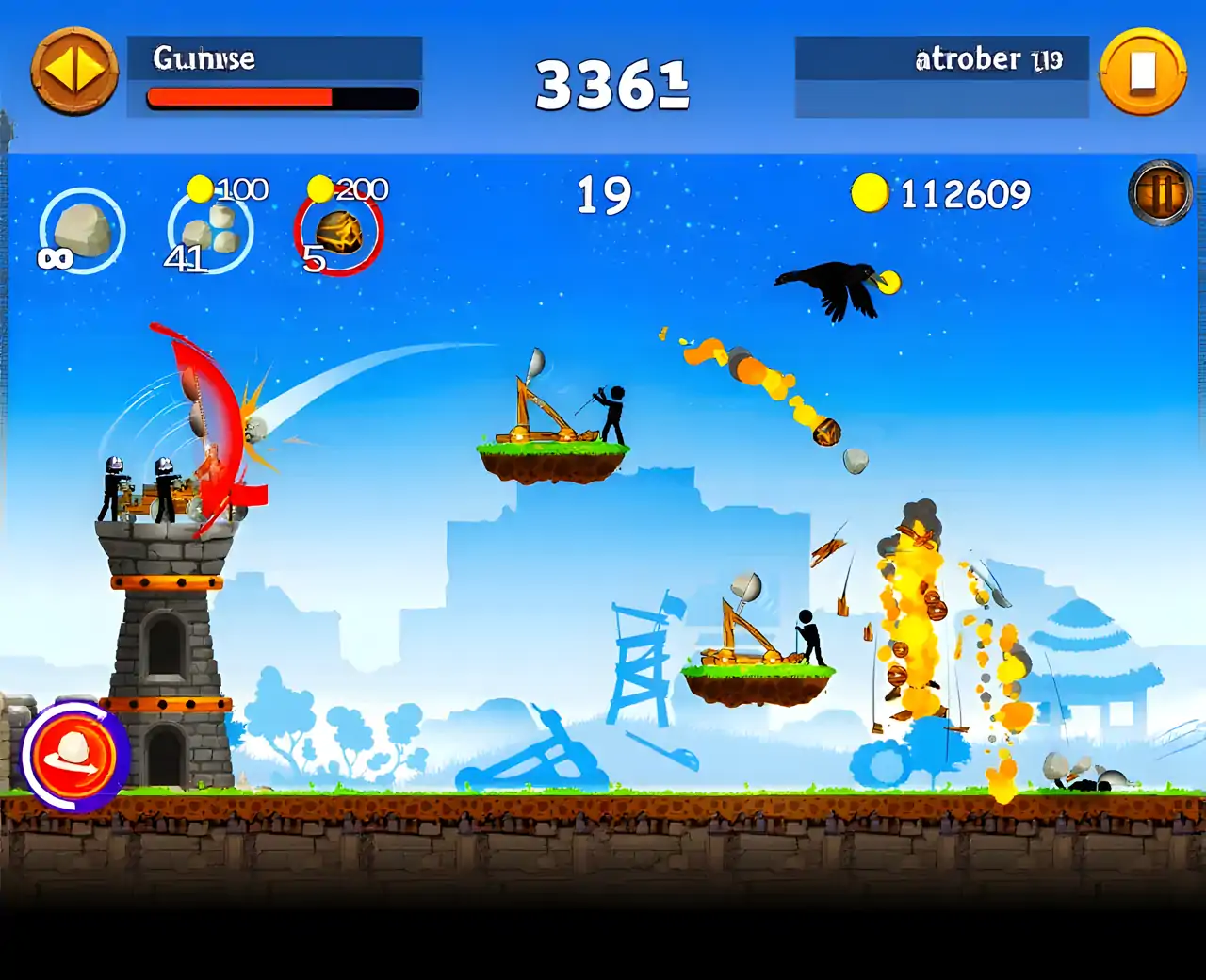
Task: Tap the round orange button with white rectangle
Action: pyautogui.click(x=1142, y=72)
